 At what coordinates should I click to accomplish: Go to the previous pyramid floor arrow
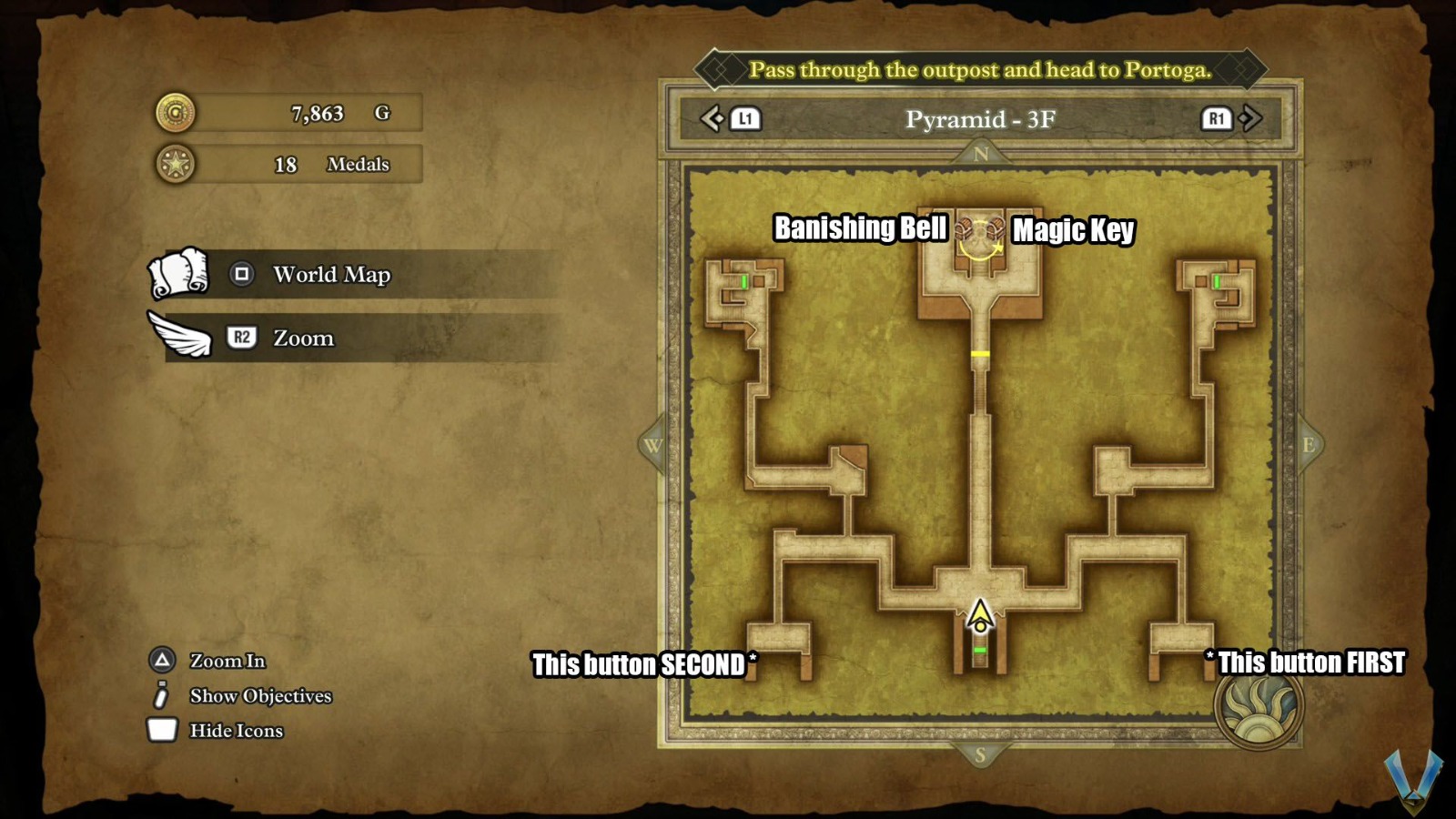coord(712,118)
